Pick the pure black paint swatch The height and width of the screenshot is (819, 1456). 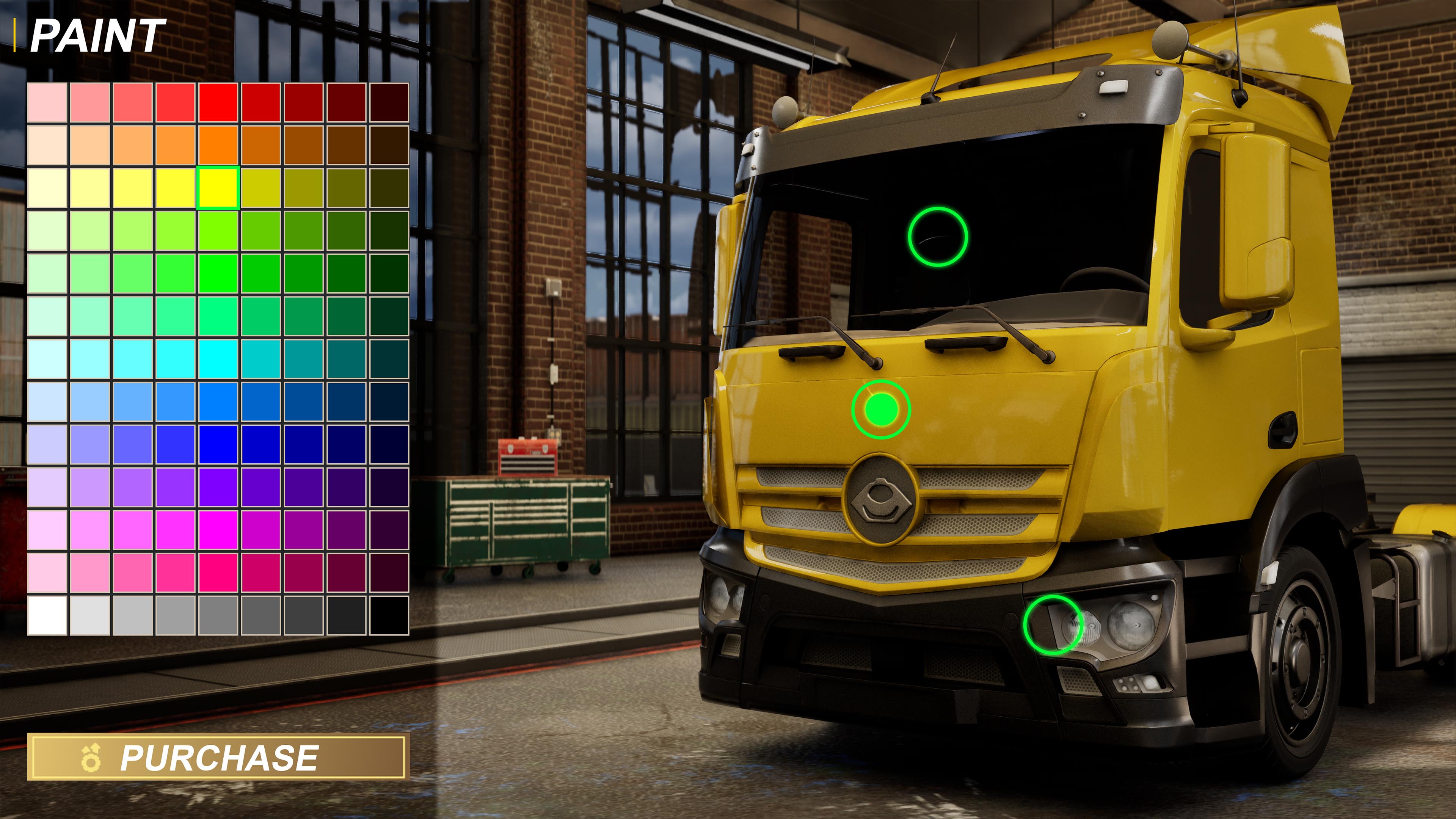click(x=389, y=615)
